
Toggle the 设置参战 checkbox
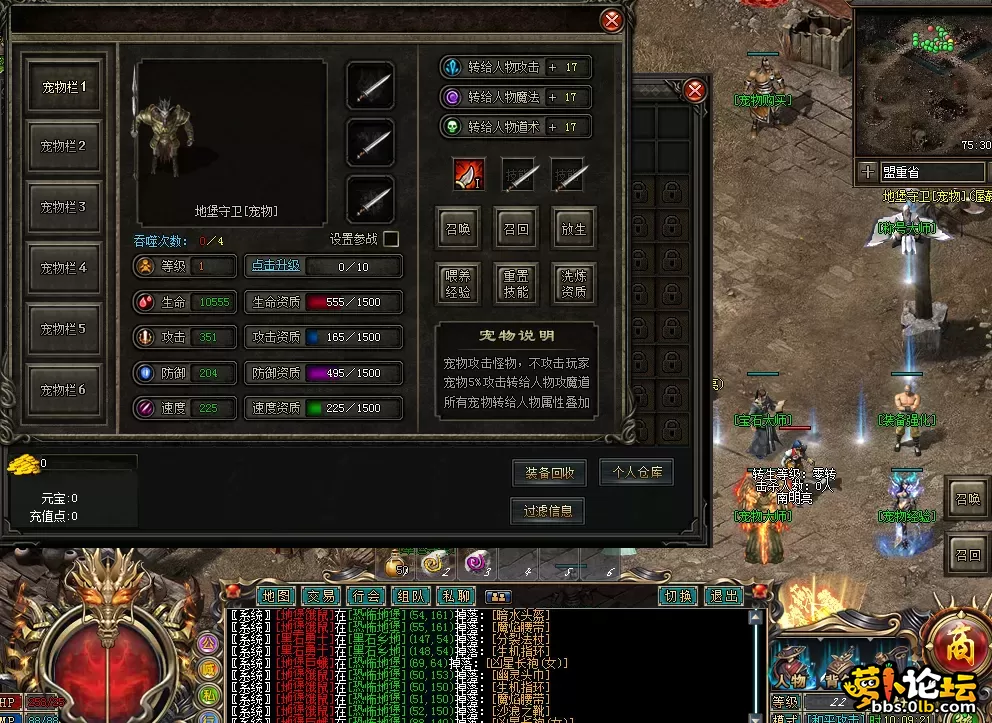[x=391, y=239]
